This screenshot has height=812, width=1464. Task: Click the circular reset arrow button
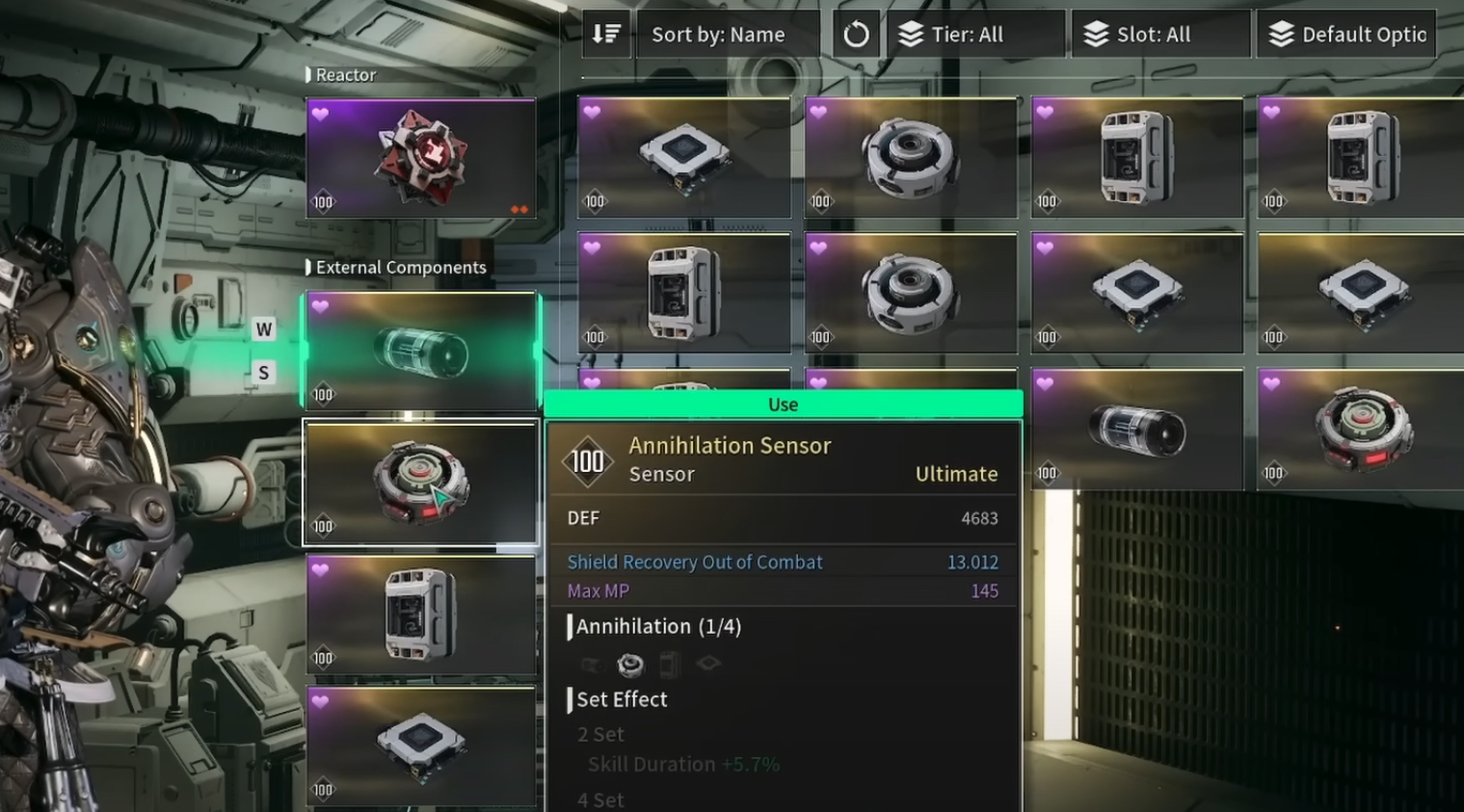coord(856,36)
